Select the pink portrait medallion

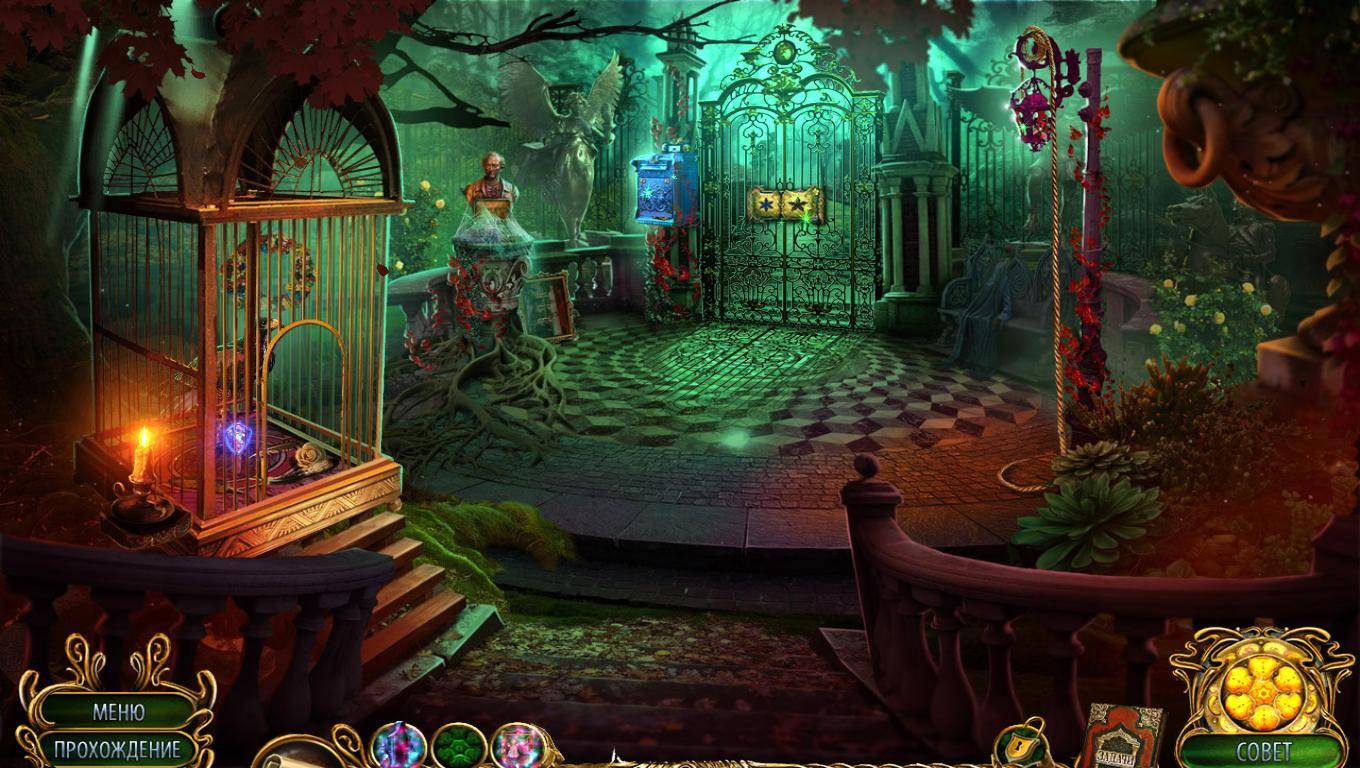pyautogui.click(x=518, y=746)
